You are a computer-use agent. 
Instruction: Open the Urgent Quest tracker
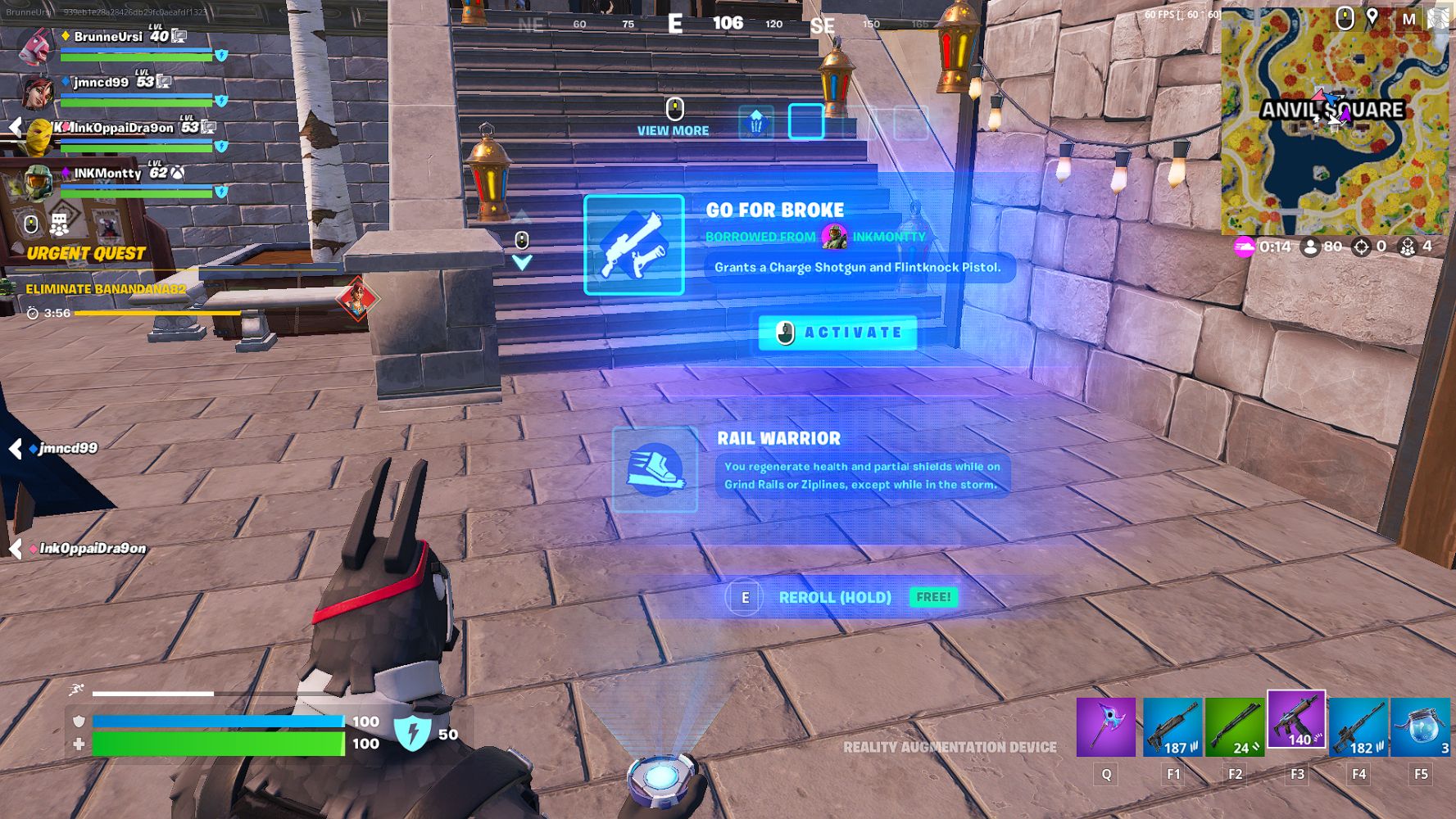86,254
